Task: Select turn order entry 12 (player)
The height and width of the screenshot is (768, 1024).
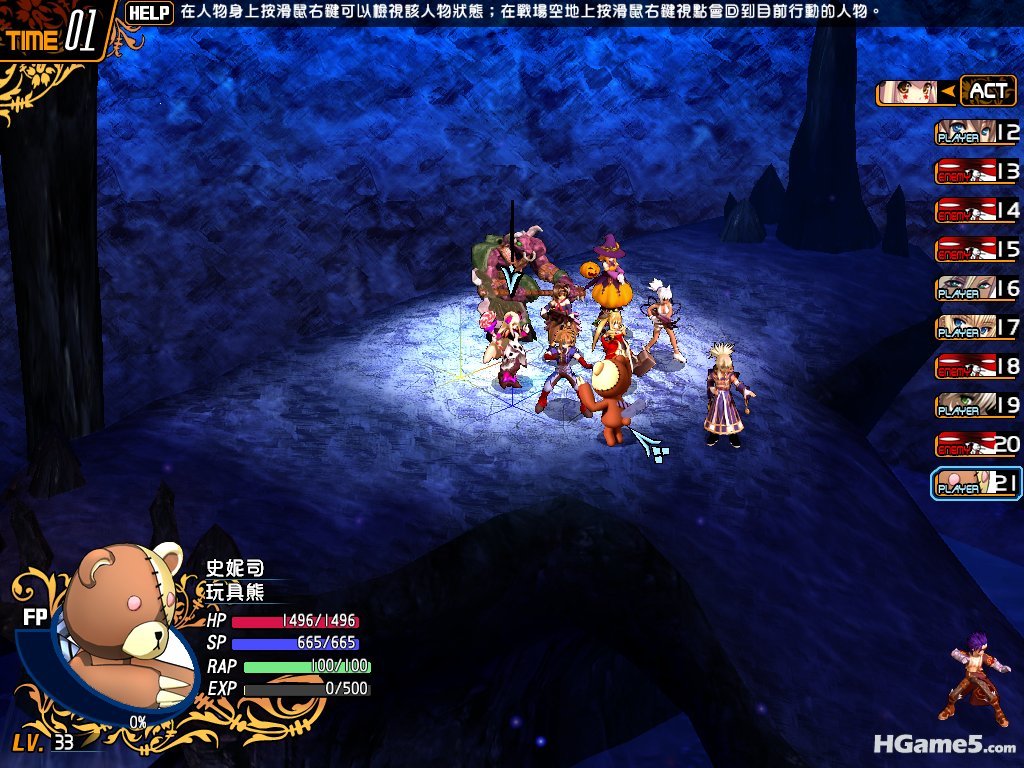Action: [x=977, y=132]
